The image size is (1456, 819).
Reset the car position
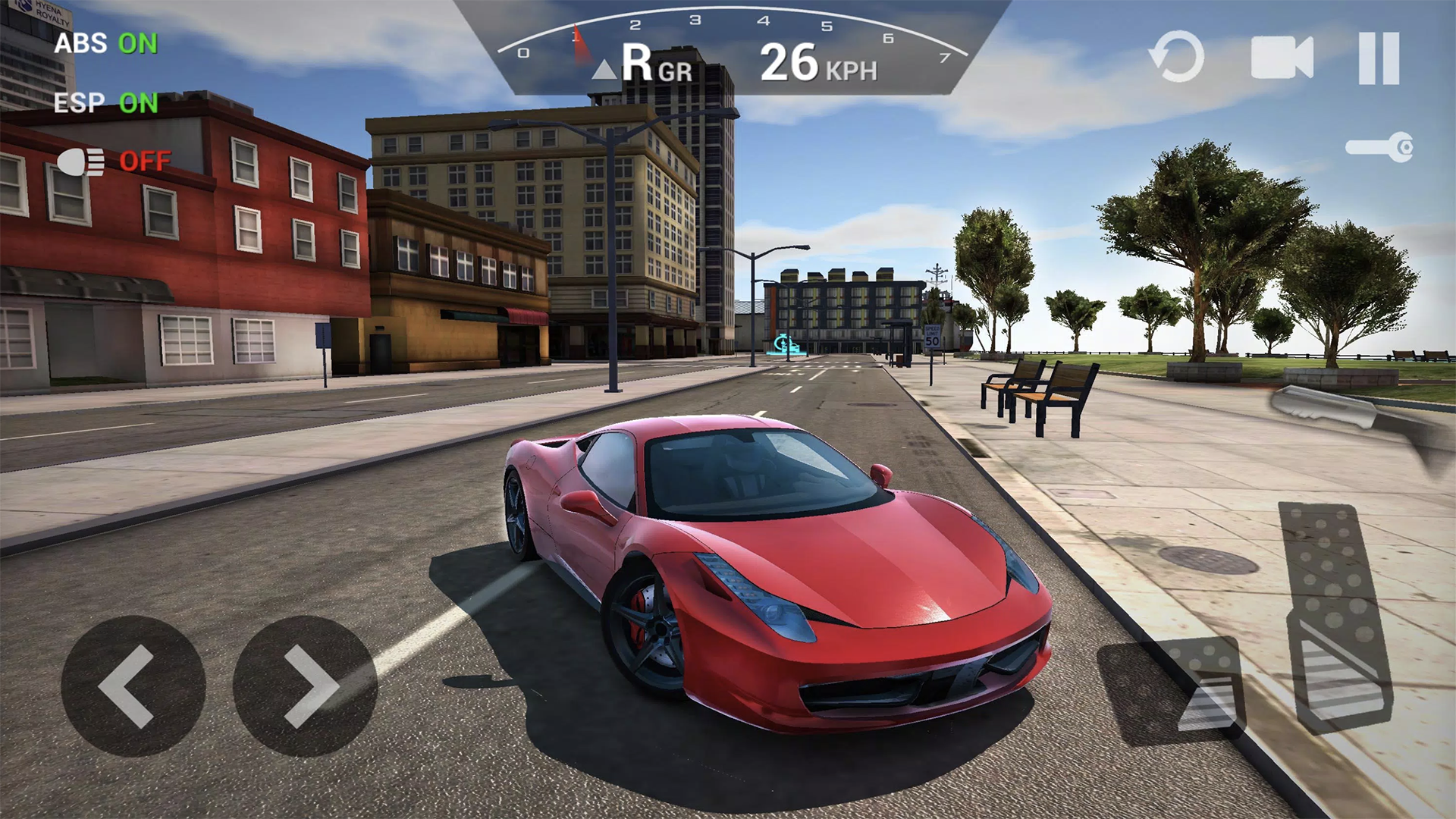[1176, 58]
